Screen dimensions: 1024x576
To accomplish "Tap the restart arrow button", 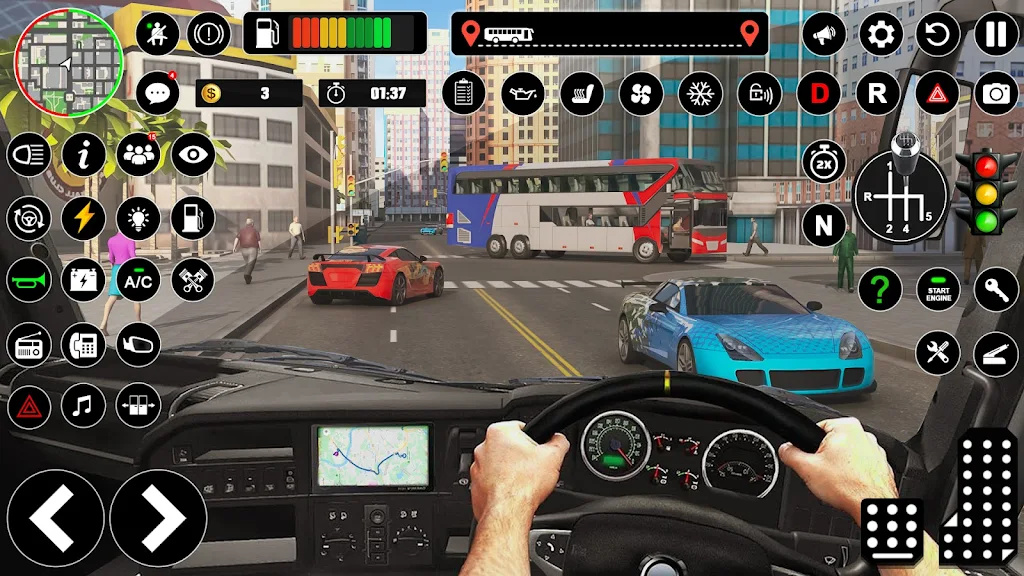I will point(938,36).
